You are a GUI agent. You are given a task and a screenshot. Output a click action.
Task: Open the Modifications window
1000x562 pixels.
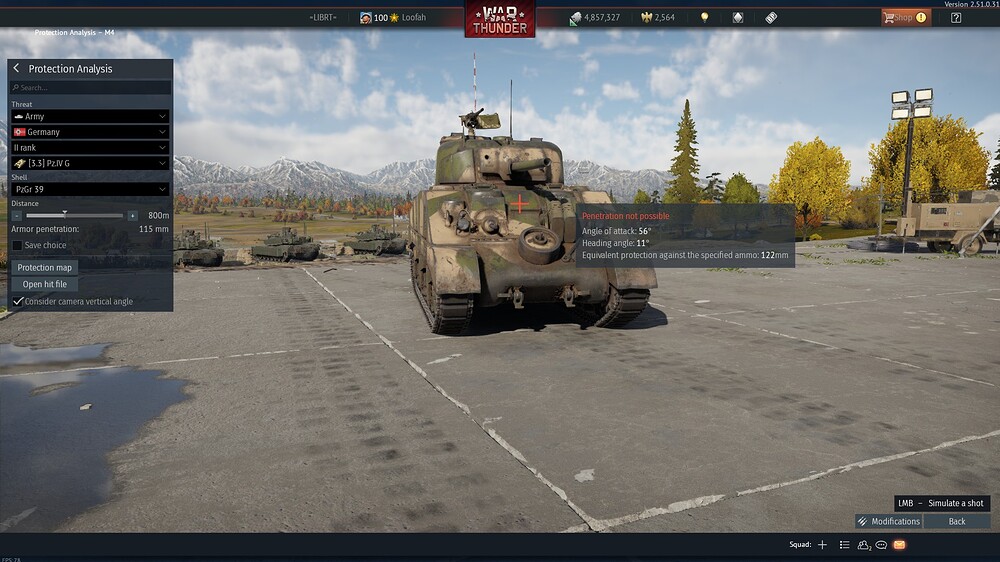tap(888, 521)
